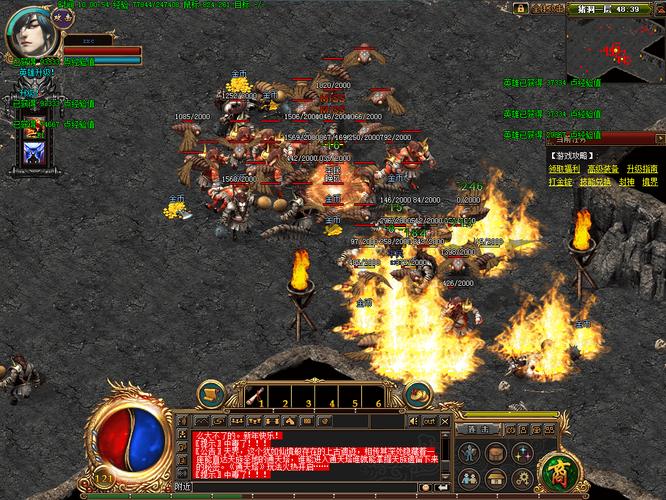Image resolution: width=666 pixels, height=500 pixels.
Task: Open the 打金砖 guide link
Action: [x=560, y=182]
